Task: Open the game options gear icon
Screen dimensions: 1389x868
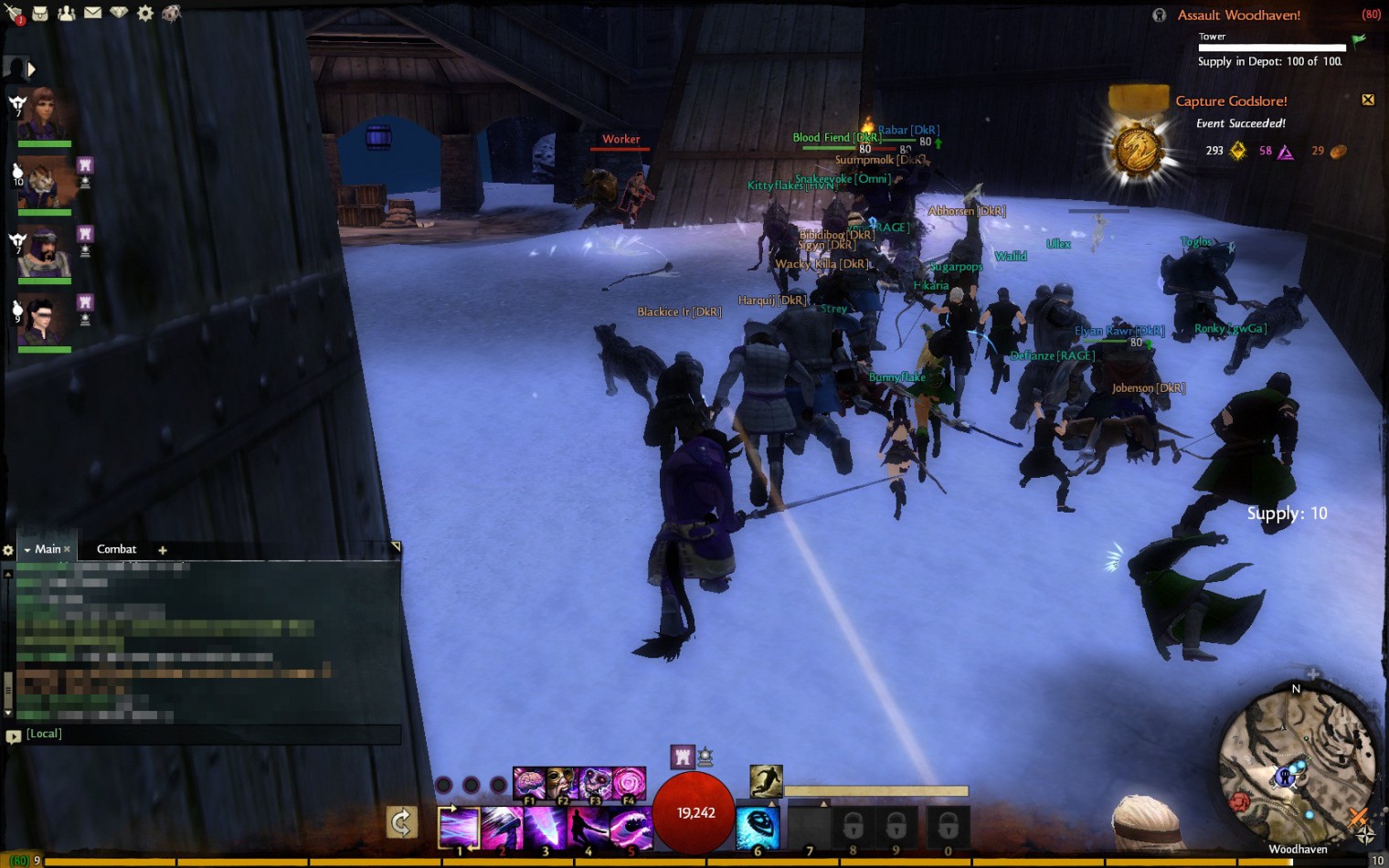Action: click(x=145, y=13)
